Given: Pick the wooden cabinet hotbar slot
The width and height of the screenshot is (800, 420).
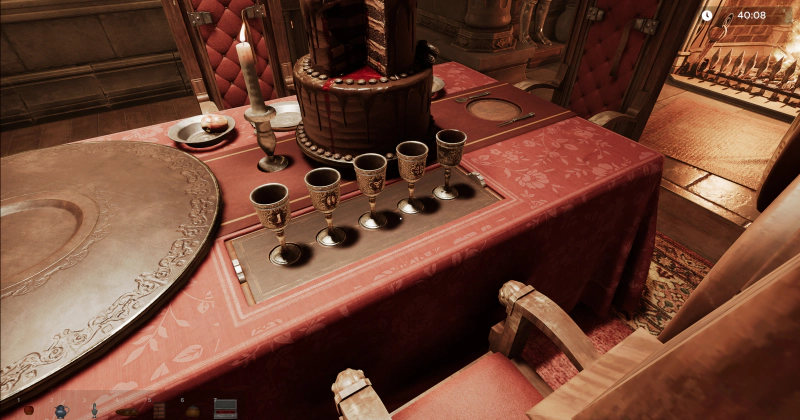Looking at the screenshot, I should [159, 409].
